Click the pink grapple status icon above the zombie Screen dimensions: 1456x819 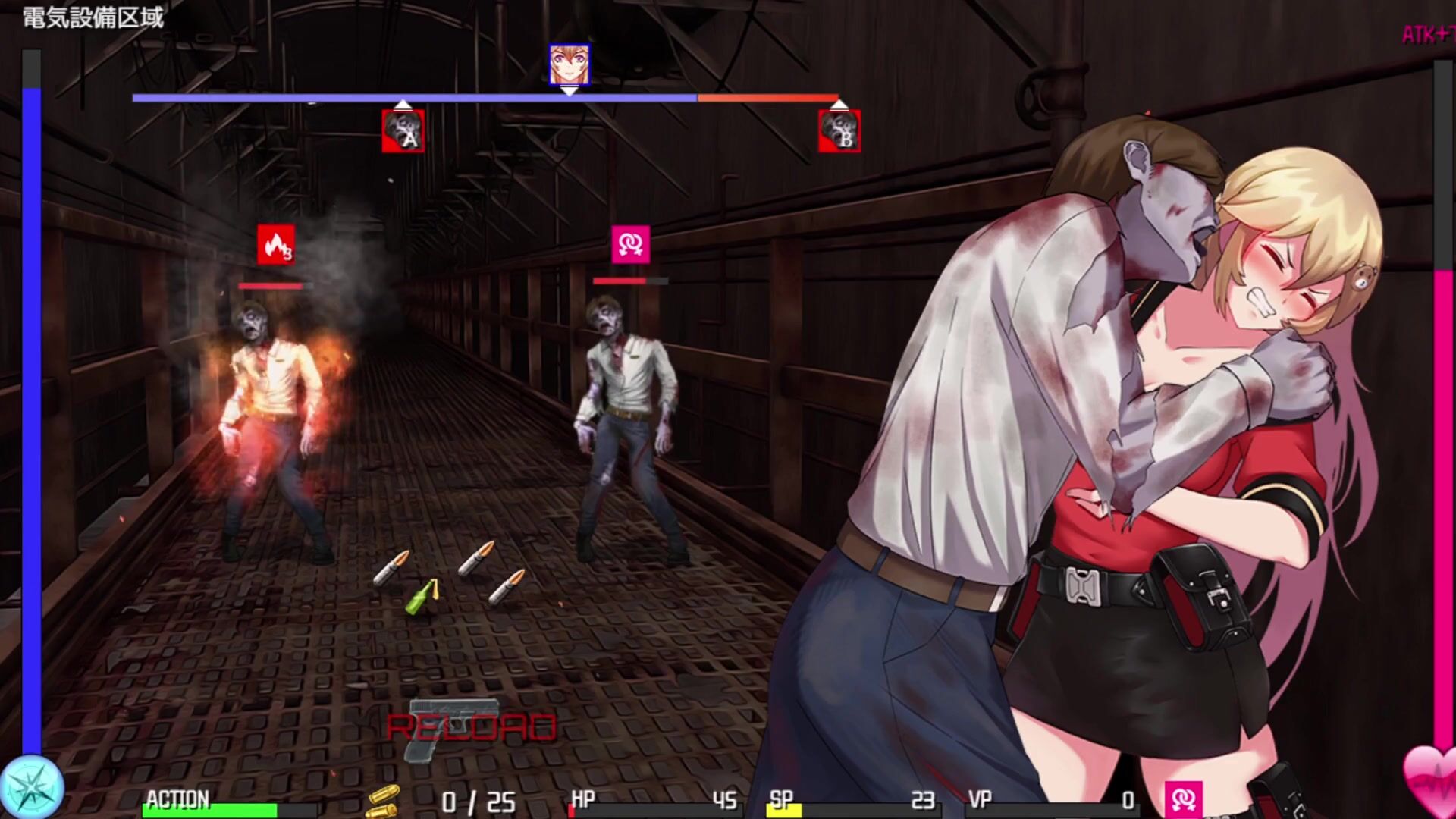coord(630,244)
